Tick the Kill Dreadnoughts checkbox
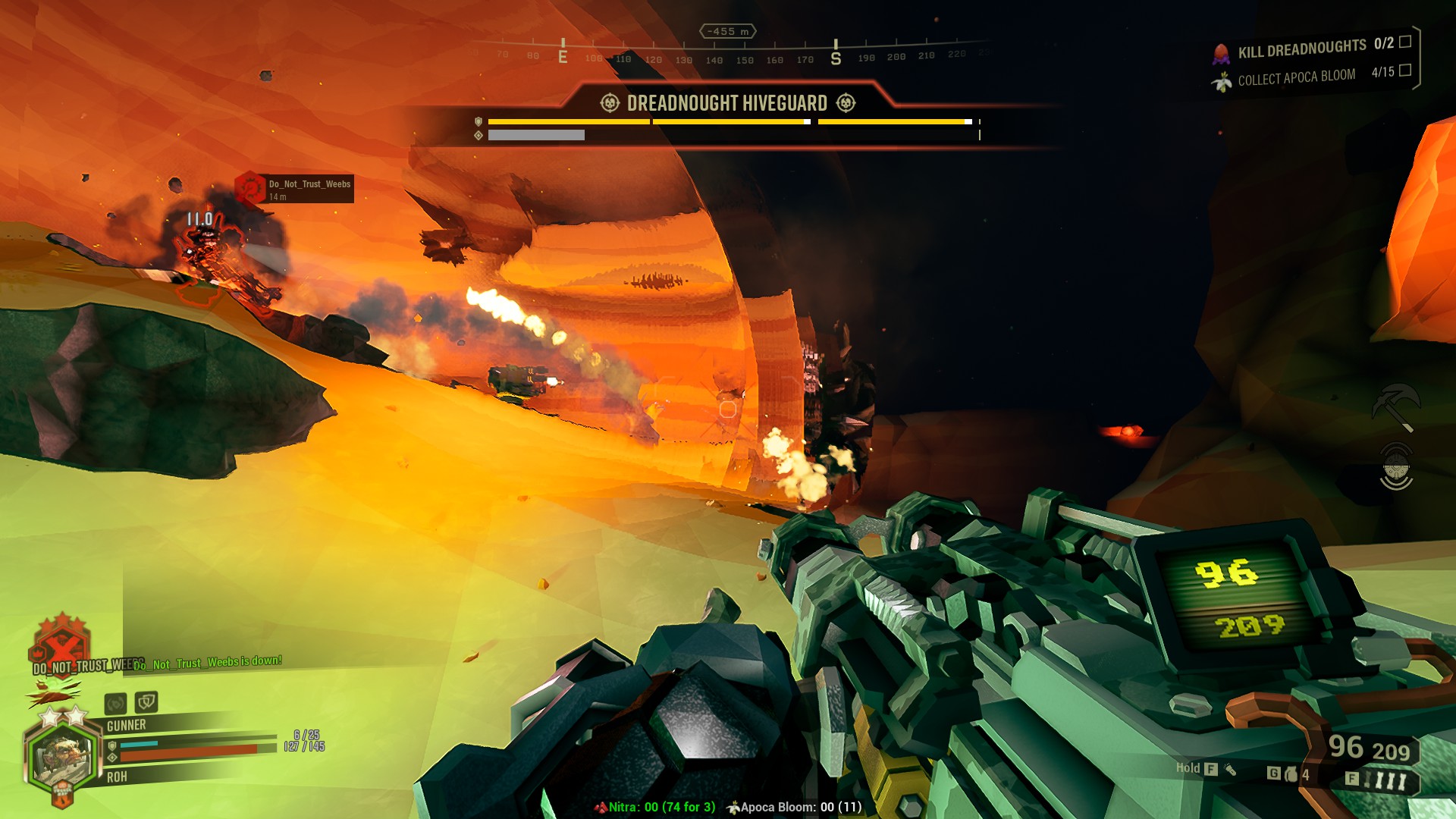 click(1404, 42)
